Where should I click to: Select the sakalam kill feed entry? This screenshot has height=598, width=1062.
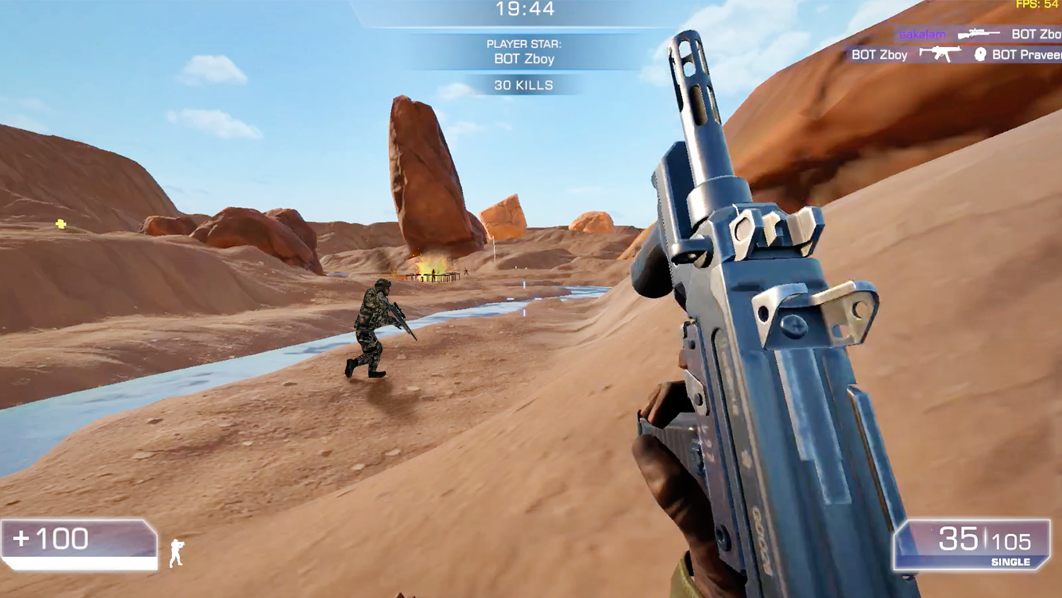tap(922, 35)
